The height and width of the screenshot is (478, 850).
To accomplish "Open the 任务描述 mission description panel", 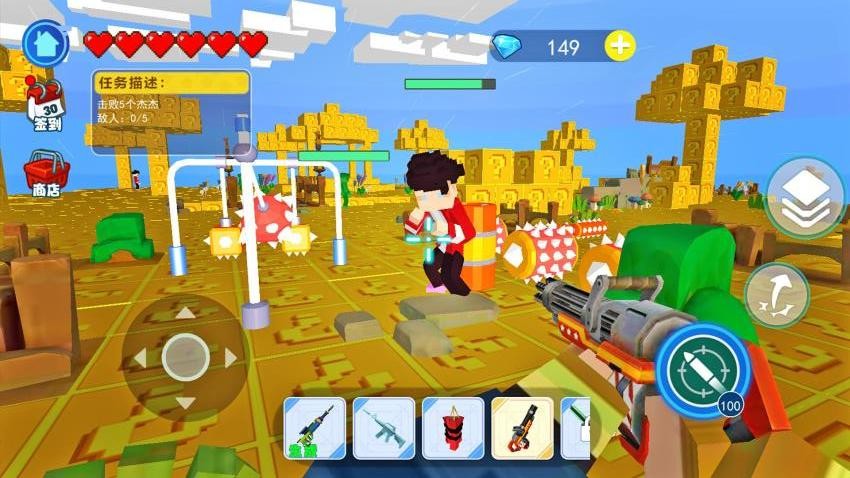I will click(x=170, y=108).
